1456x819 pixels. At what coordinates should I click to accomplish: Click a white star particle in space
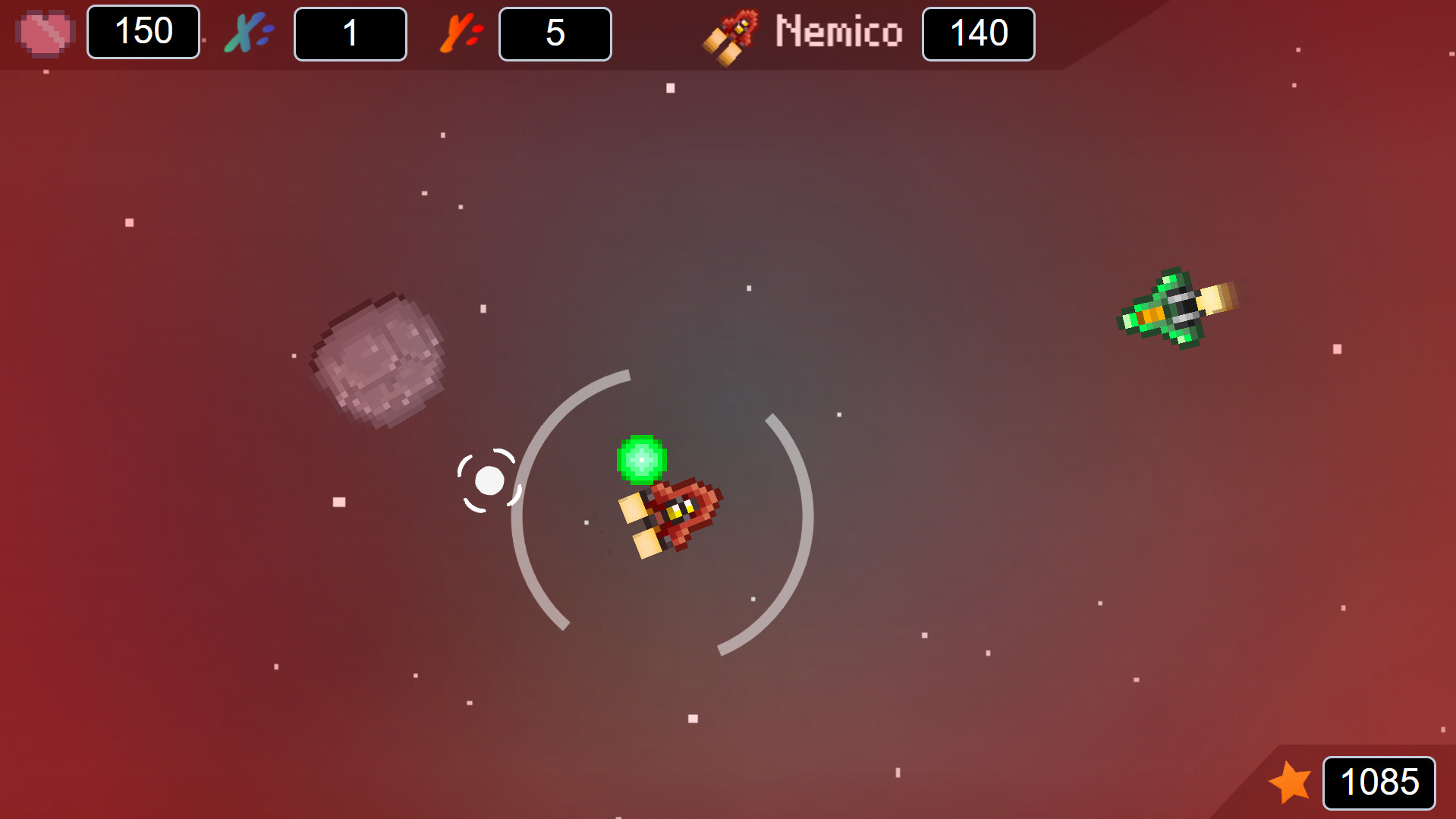click(x=670, y=90)
